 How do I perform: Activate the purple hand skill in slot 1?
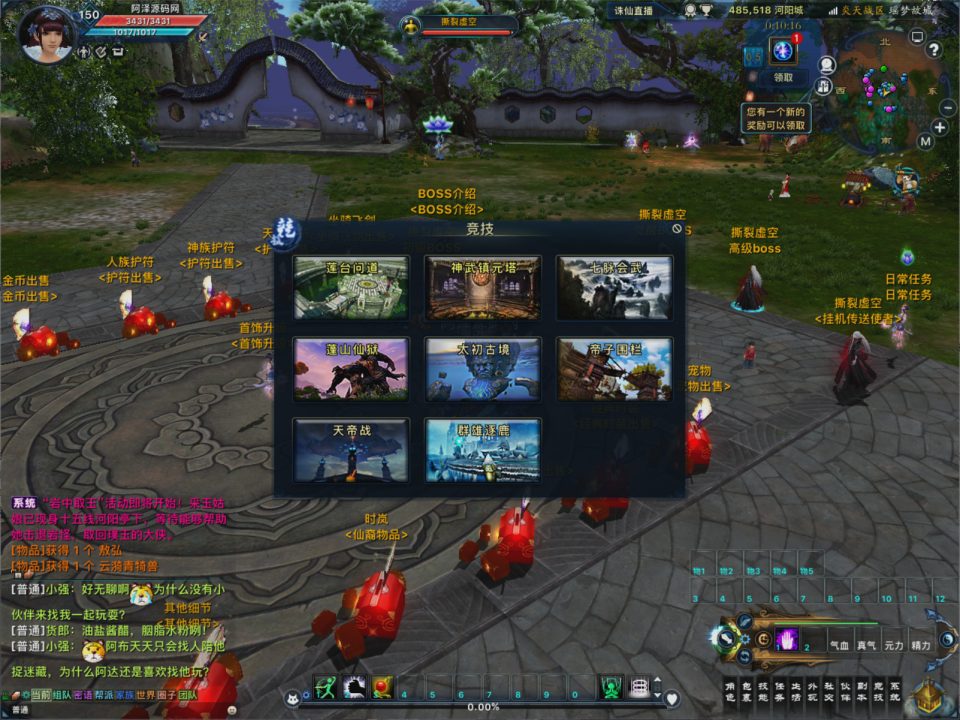point(788,640)
